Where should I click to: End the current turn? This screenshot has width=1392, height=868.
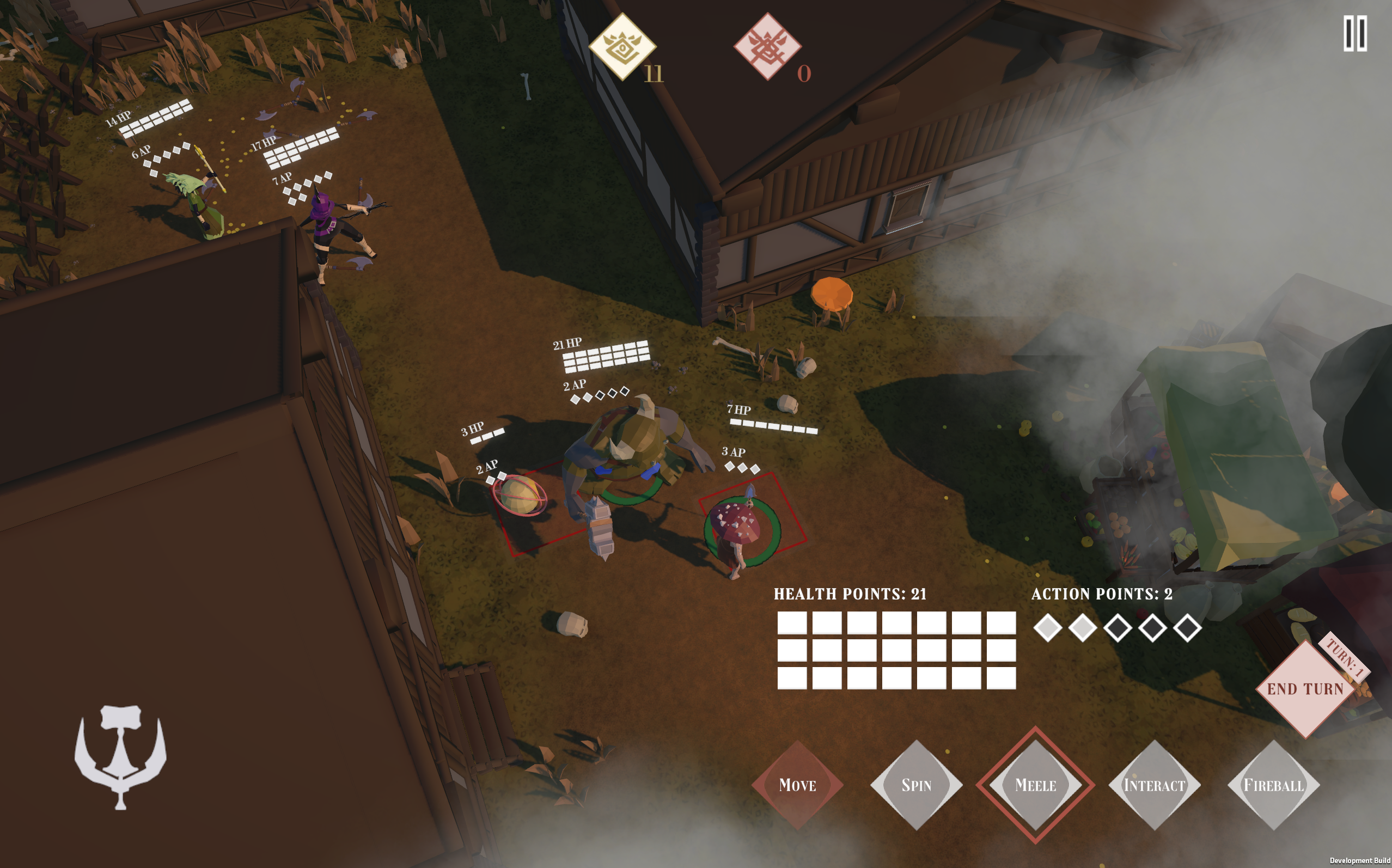(x=1305, y=689)
